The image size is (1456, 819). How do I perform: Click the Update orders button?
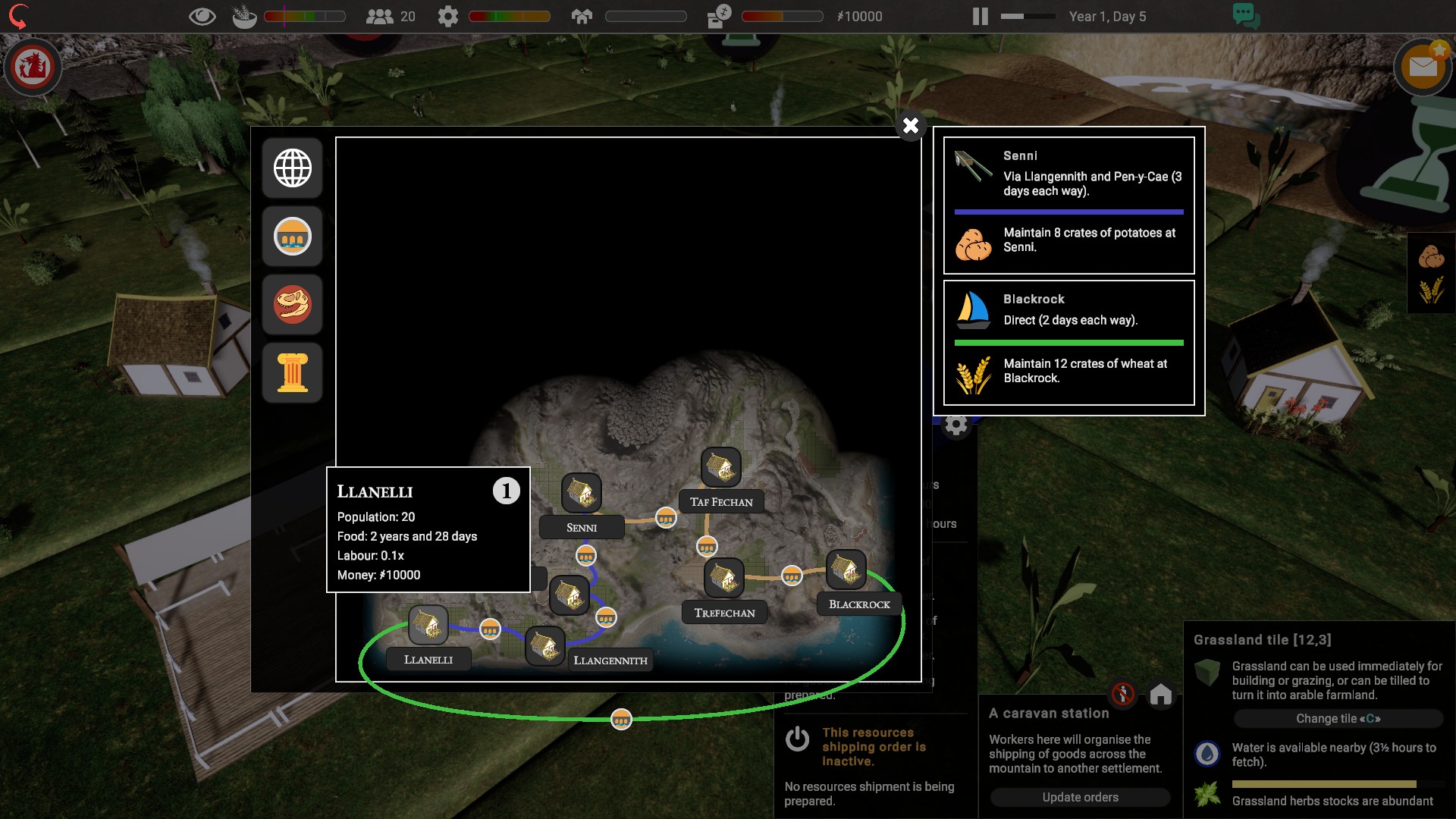tap(1080, 797)
